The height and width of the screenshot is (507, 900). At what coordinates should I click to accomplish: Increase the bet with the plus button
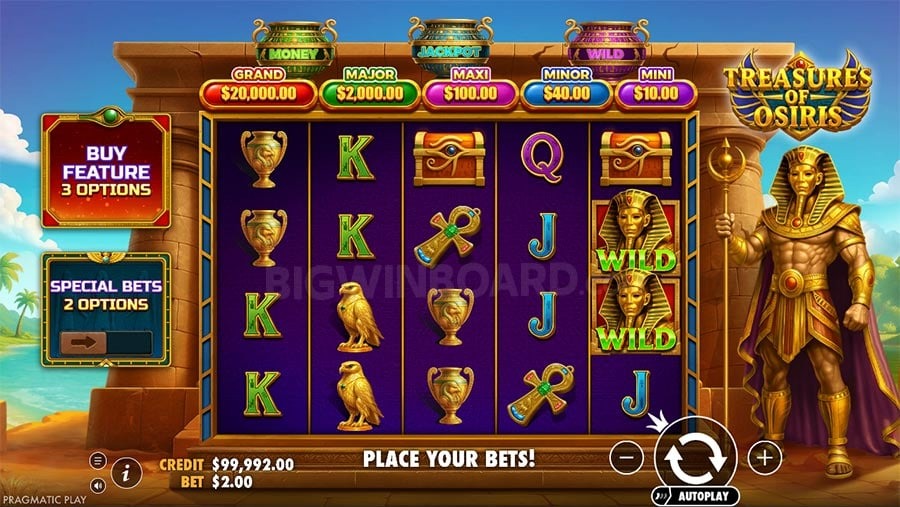[765, 457]
